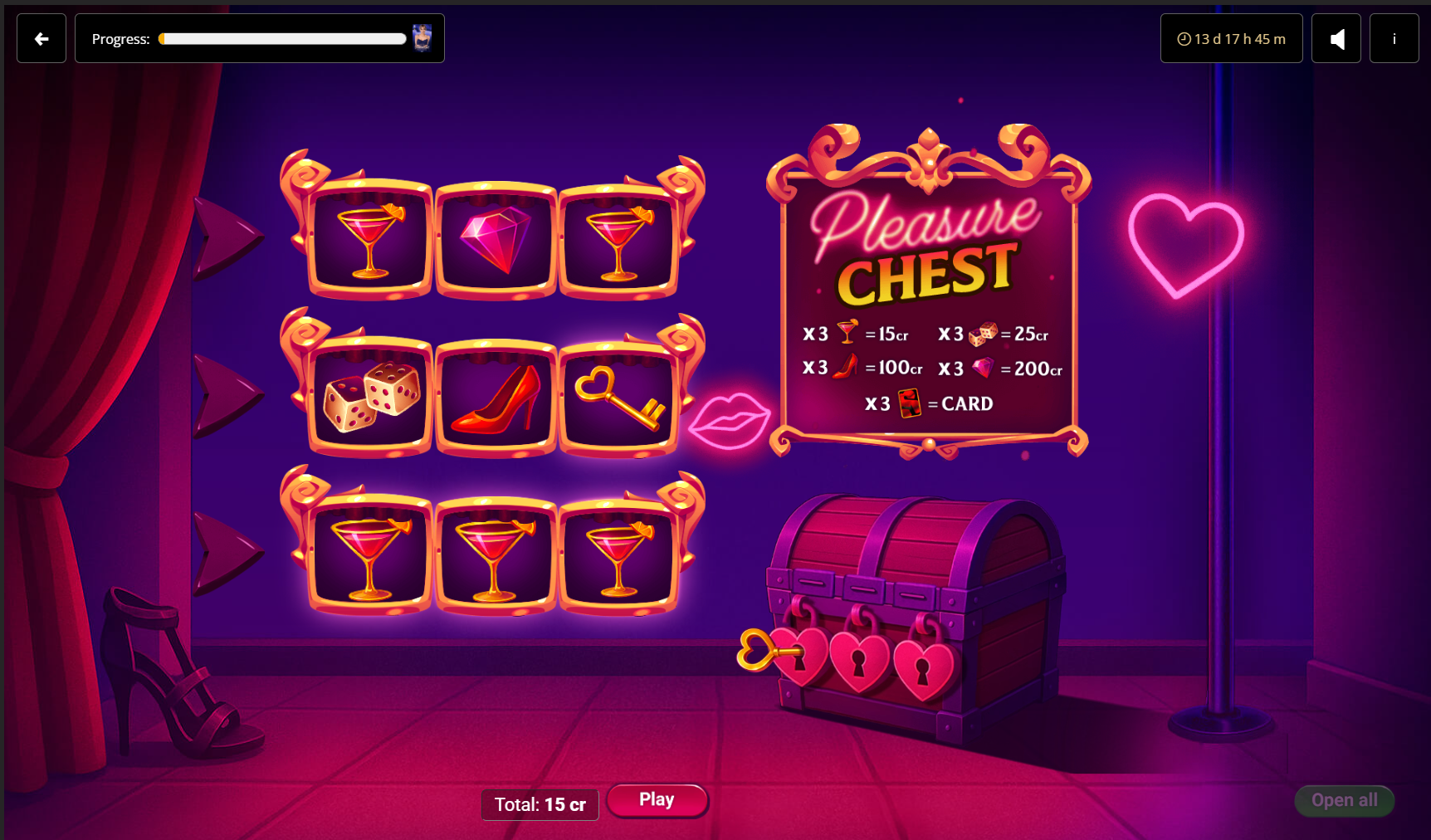Click the Play button
Image resolution: width=1431 pixels, height=840 pixels.
657,800
